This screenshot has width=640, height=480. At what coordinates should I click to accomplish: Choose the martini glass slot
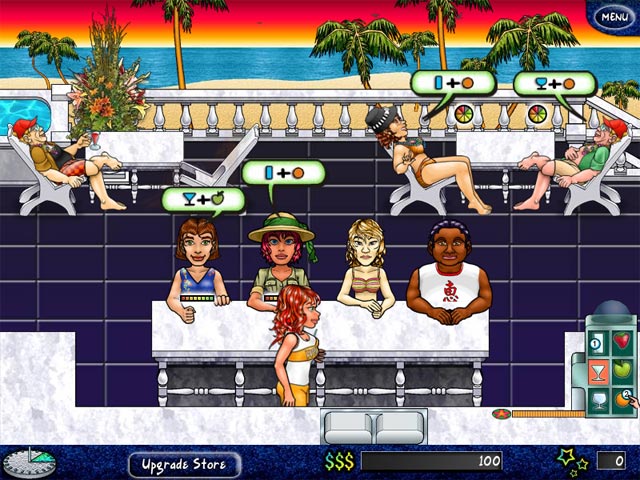(x=594, y=373)
